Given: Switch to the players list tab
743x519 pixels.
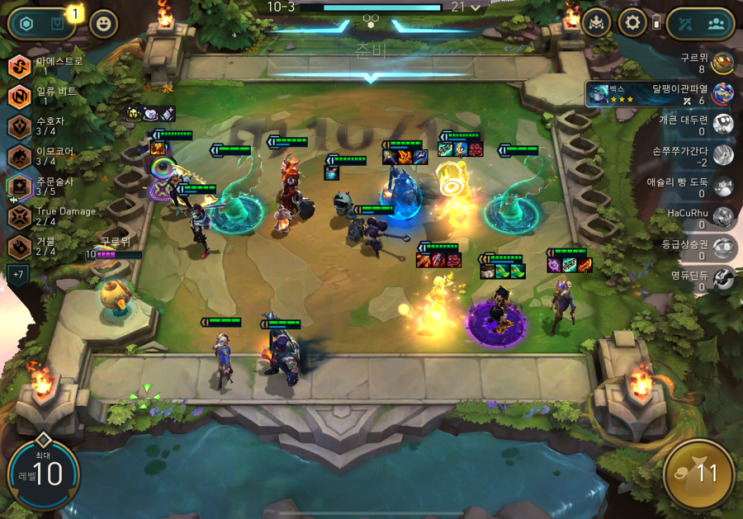Looking at the screenshot, I should (x=717, y=23).
